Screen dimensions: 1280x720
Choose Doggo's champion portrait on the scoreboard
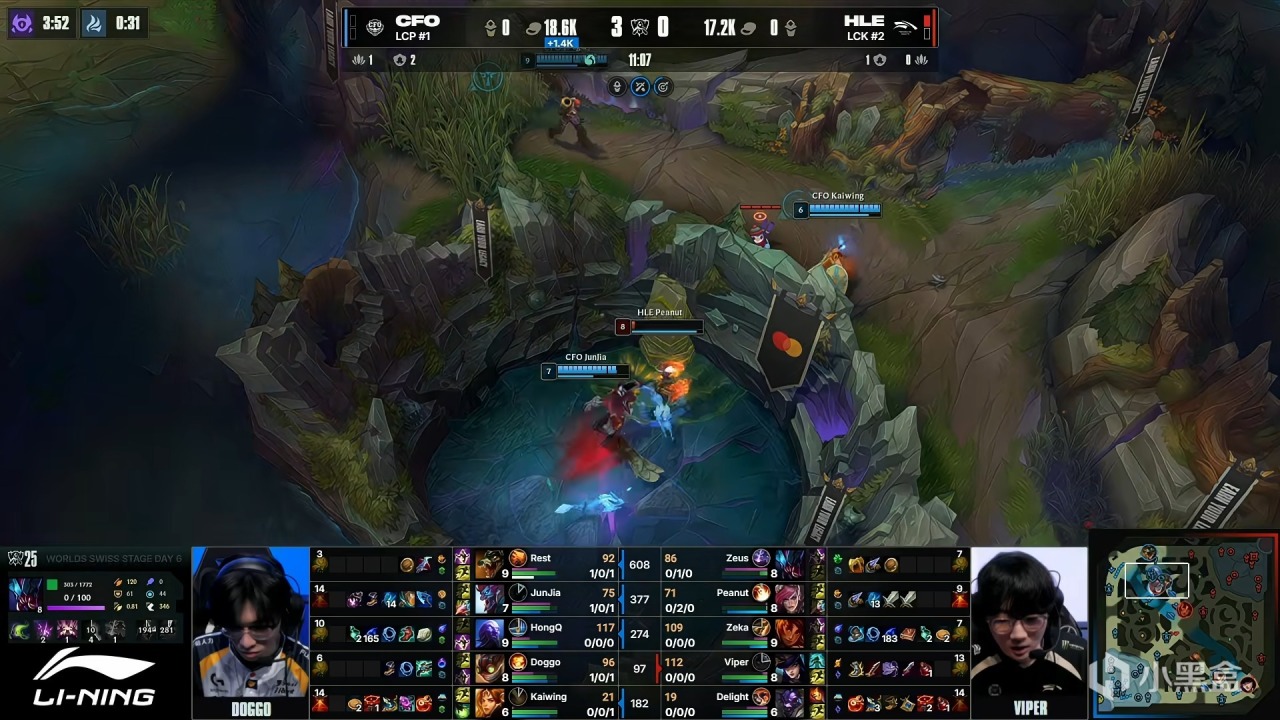tap(489, 668)
